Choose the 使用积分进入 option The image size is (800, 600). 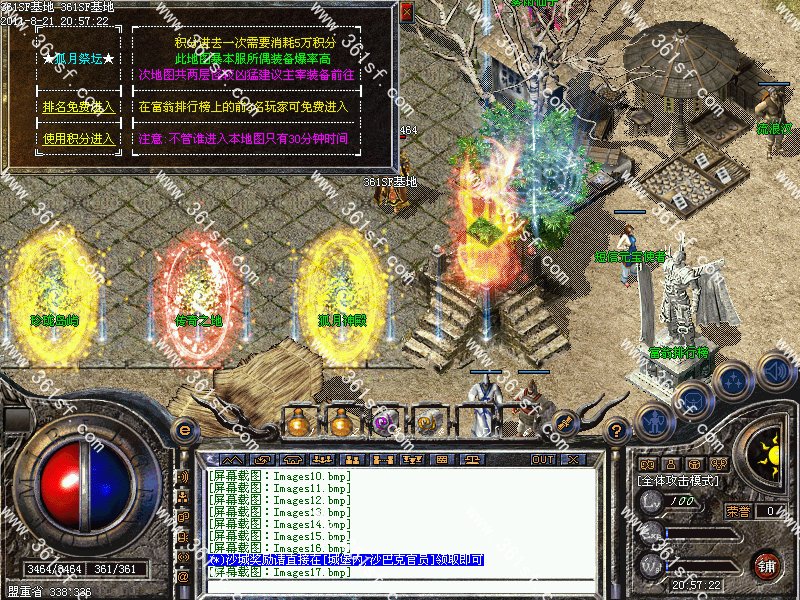coord(78,139)
